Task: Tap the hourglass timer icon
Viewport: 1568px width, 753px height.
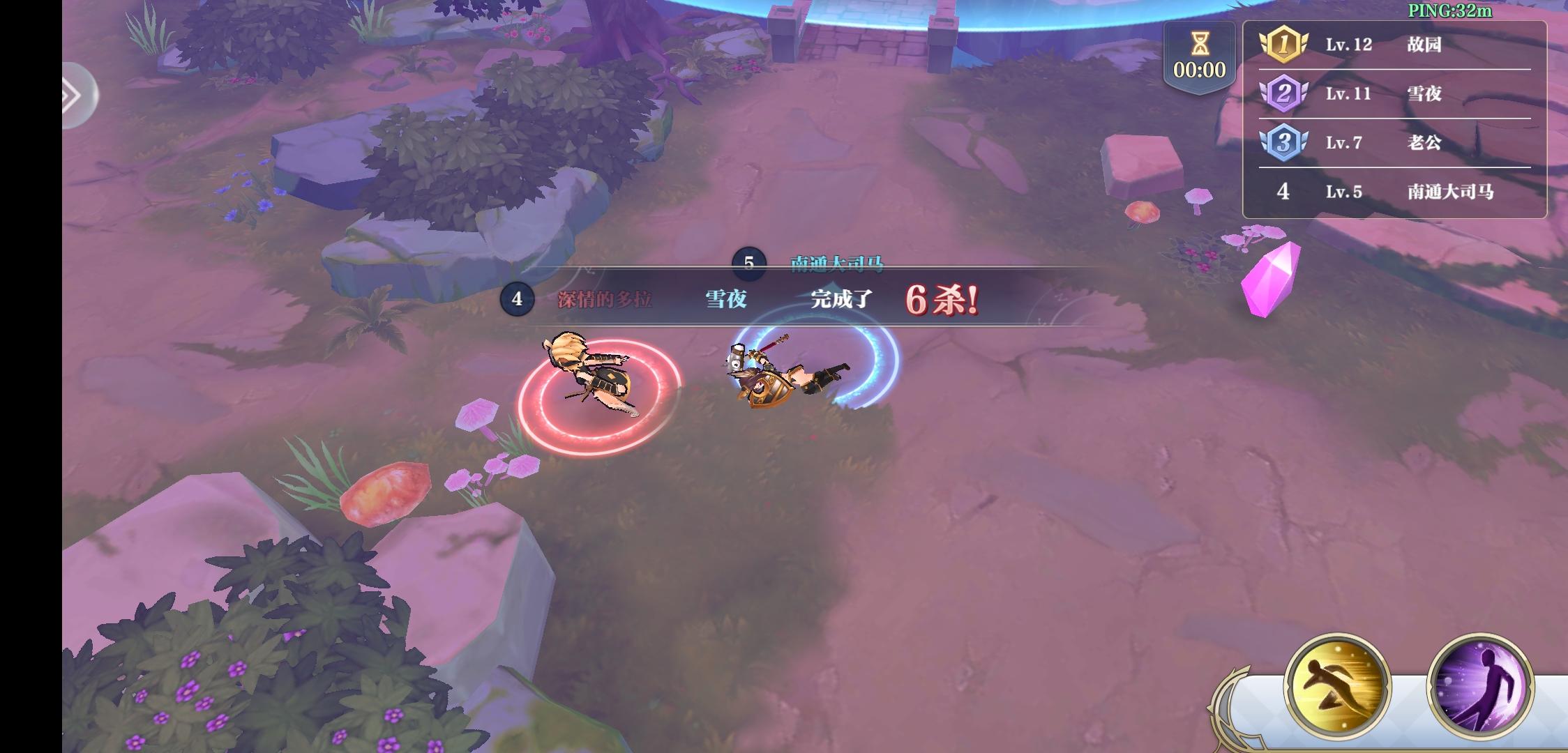Action: coord(1200,44)
